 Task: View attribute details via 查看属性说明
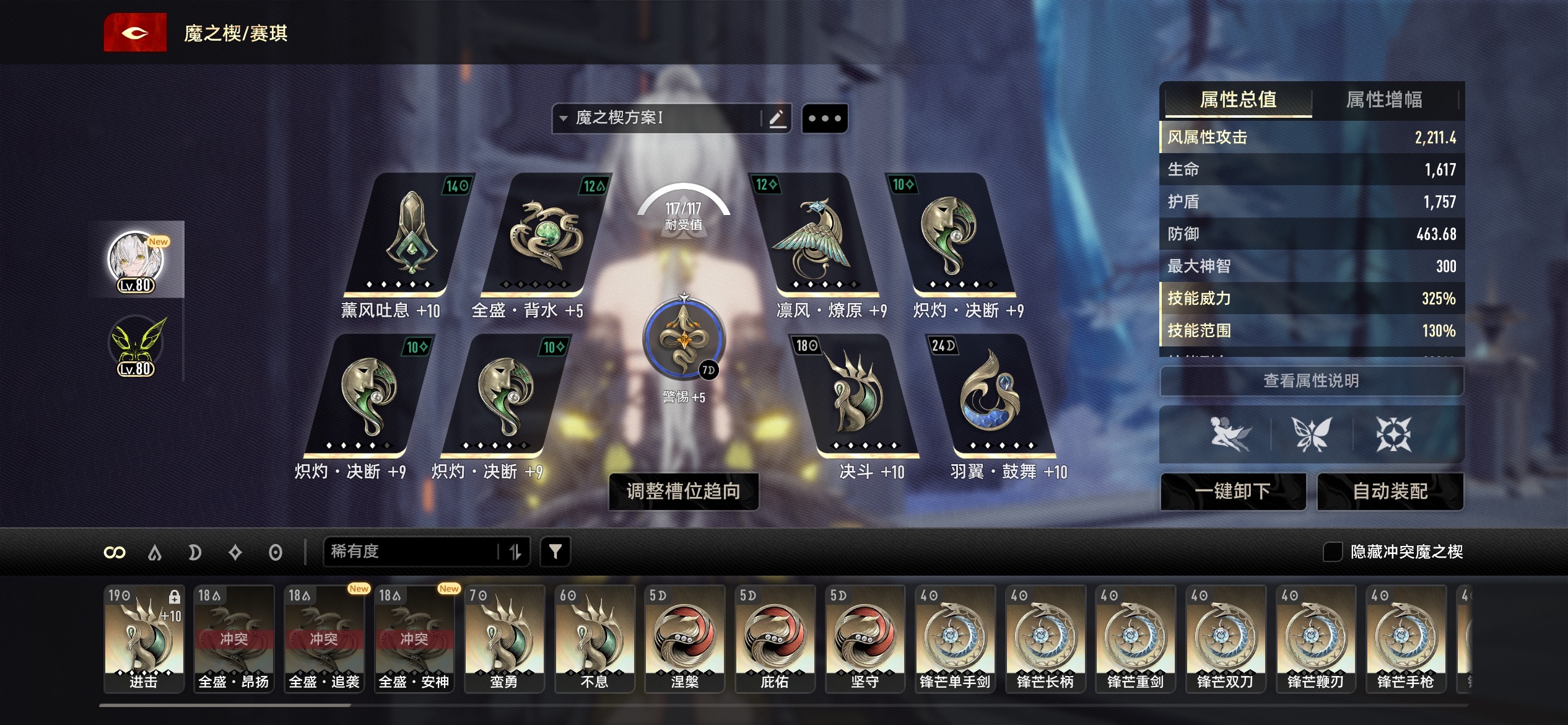(x=1311, y=380)
